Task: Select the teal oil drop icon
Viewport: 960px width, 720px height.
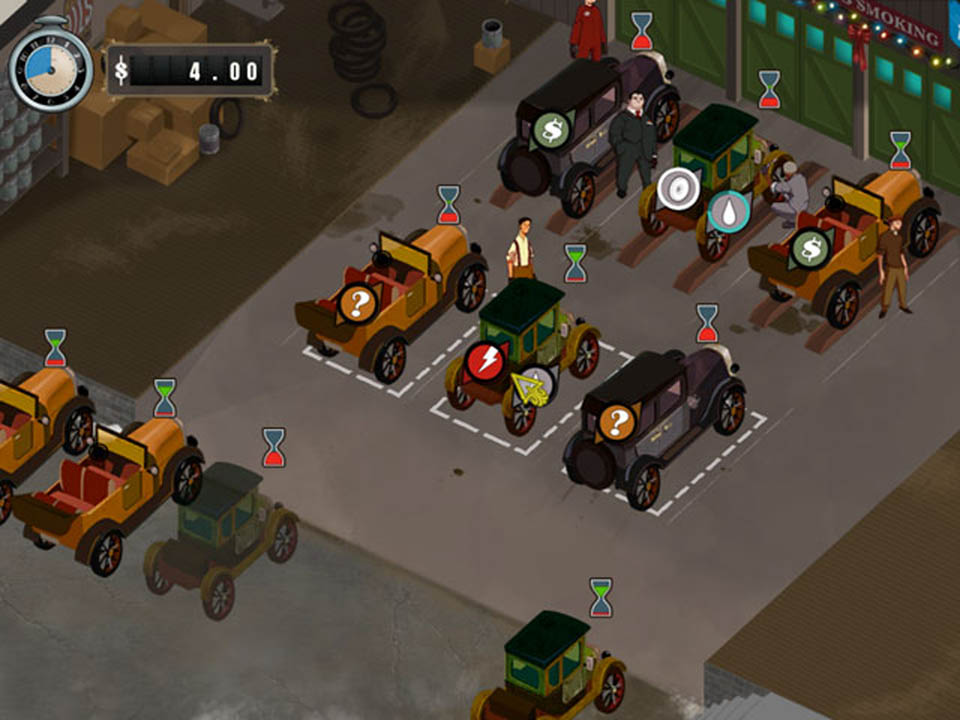Action: pos(729,212)
